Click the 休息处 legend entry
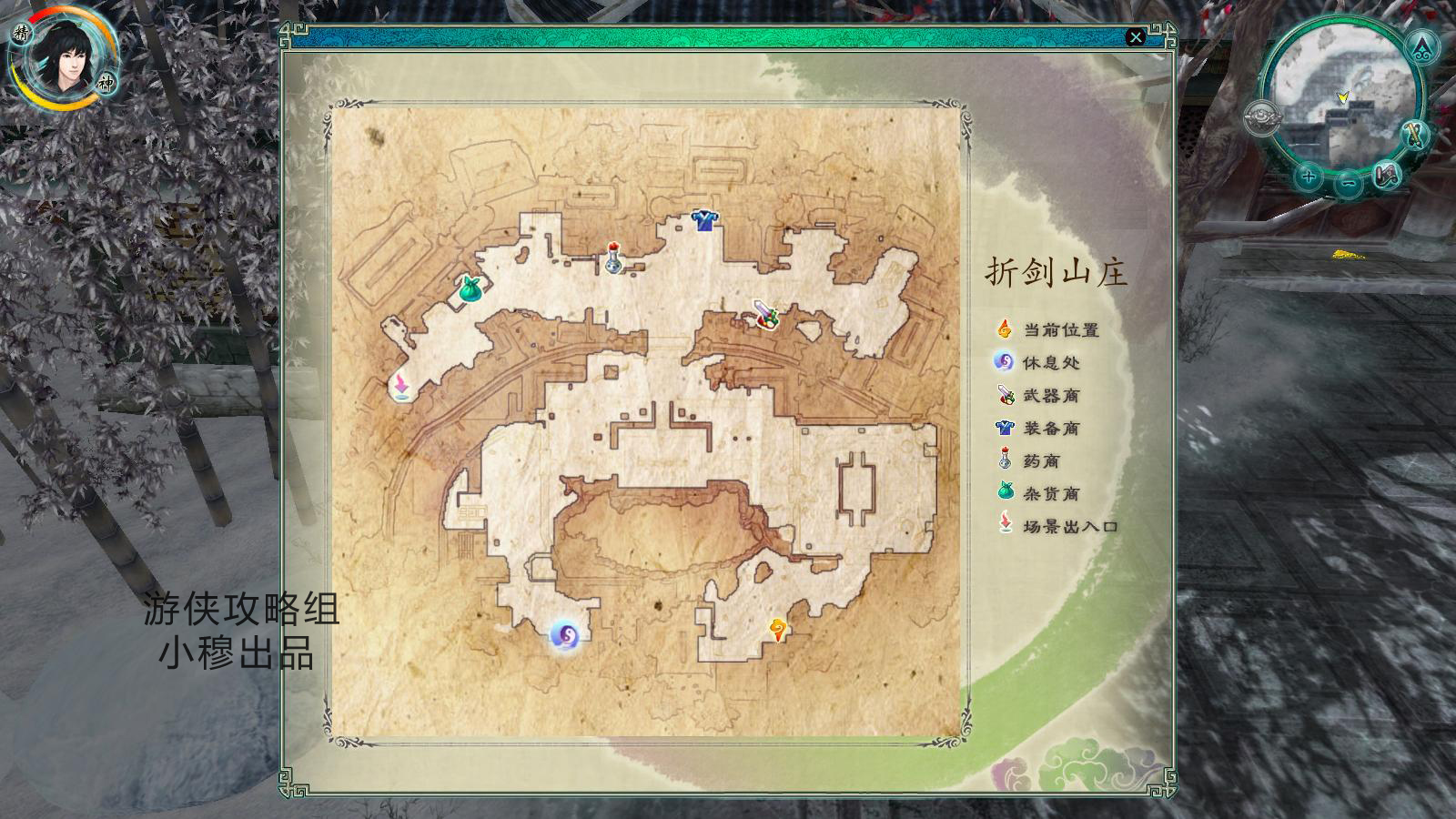 click(1050, 363)
